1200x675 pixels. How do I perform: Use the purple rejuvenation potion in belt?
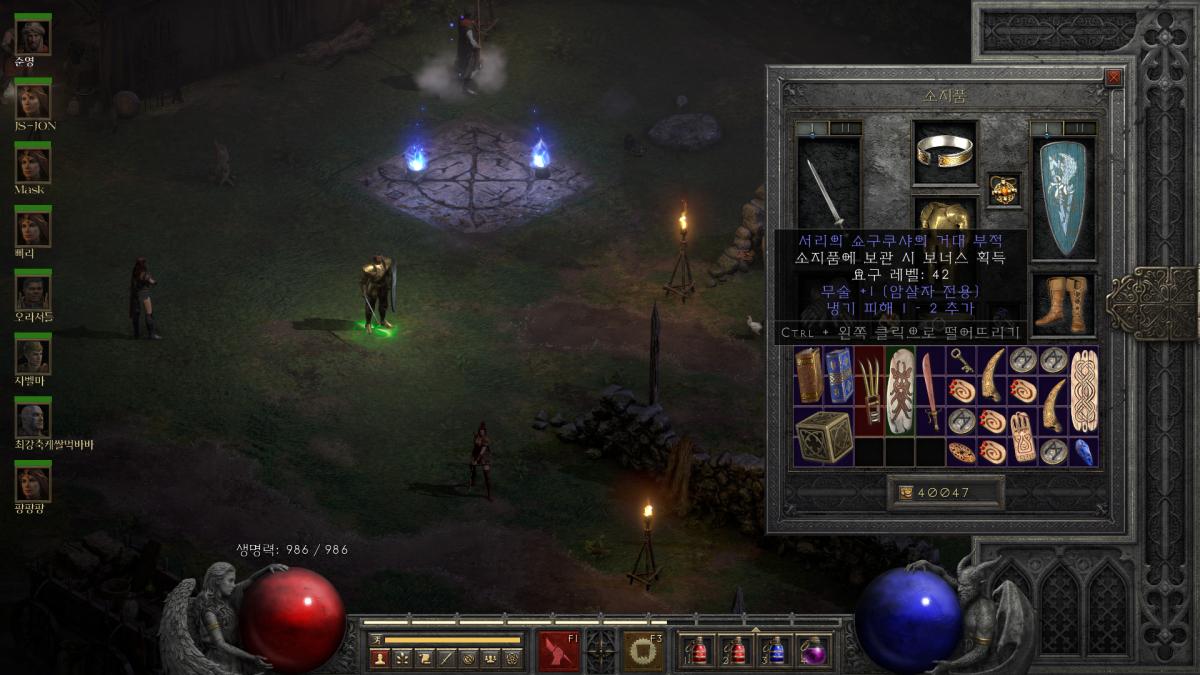(x=813, y=651)
